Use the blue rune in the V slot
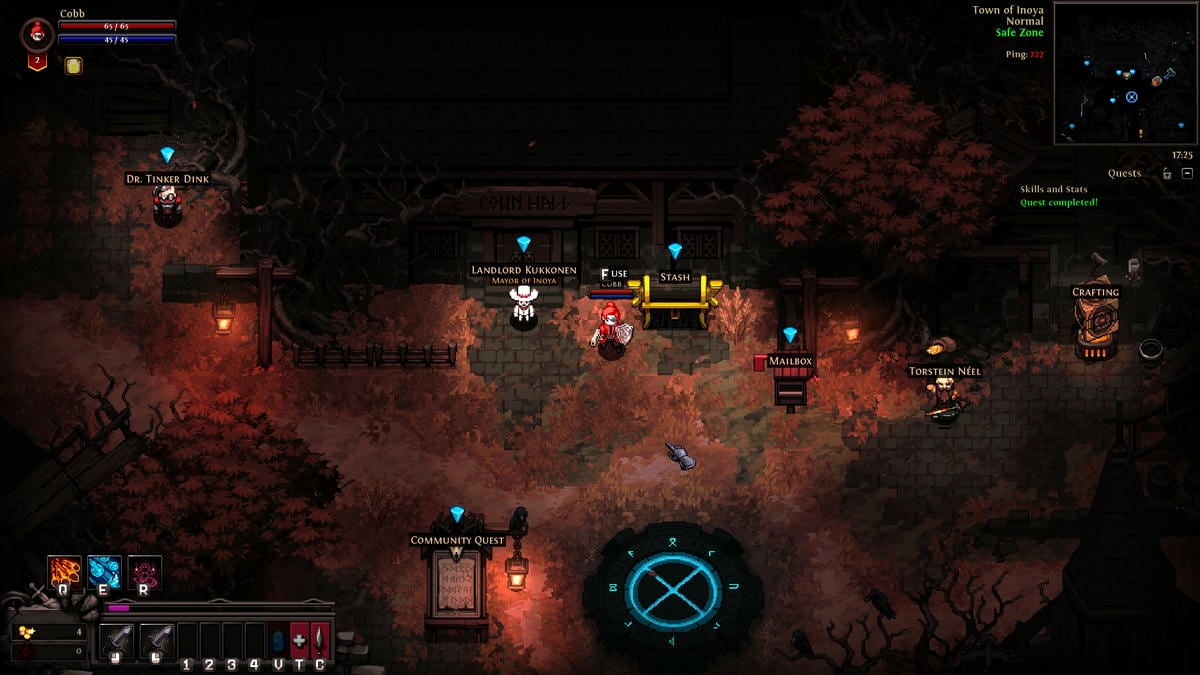The width and height of the screenshot is (1200, 675). click(x=278, y=641)
